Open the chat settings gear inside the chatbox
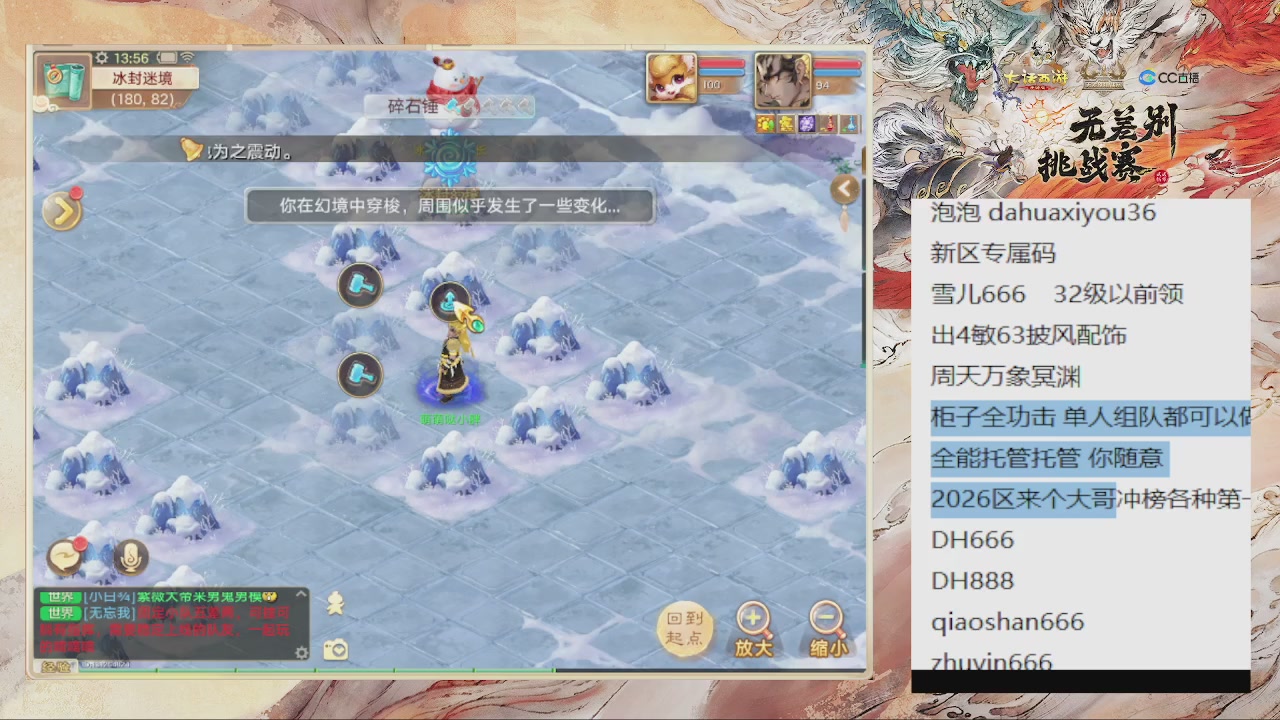1280x720 pixels. pos(300,652)
